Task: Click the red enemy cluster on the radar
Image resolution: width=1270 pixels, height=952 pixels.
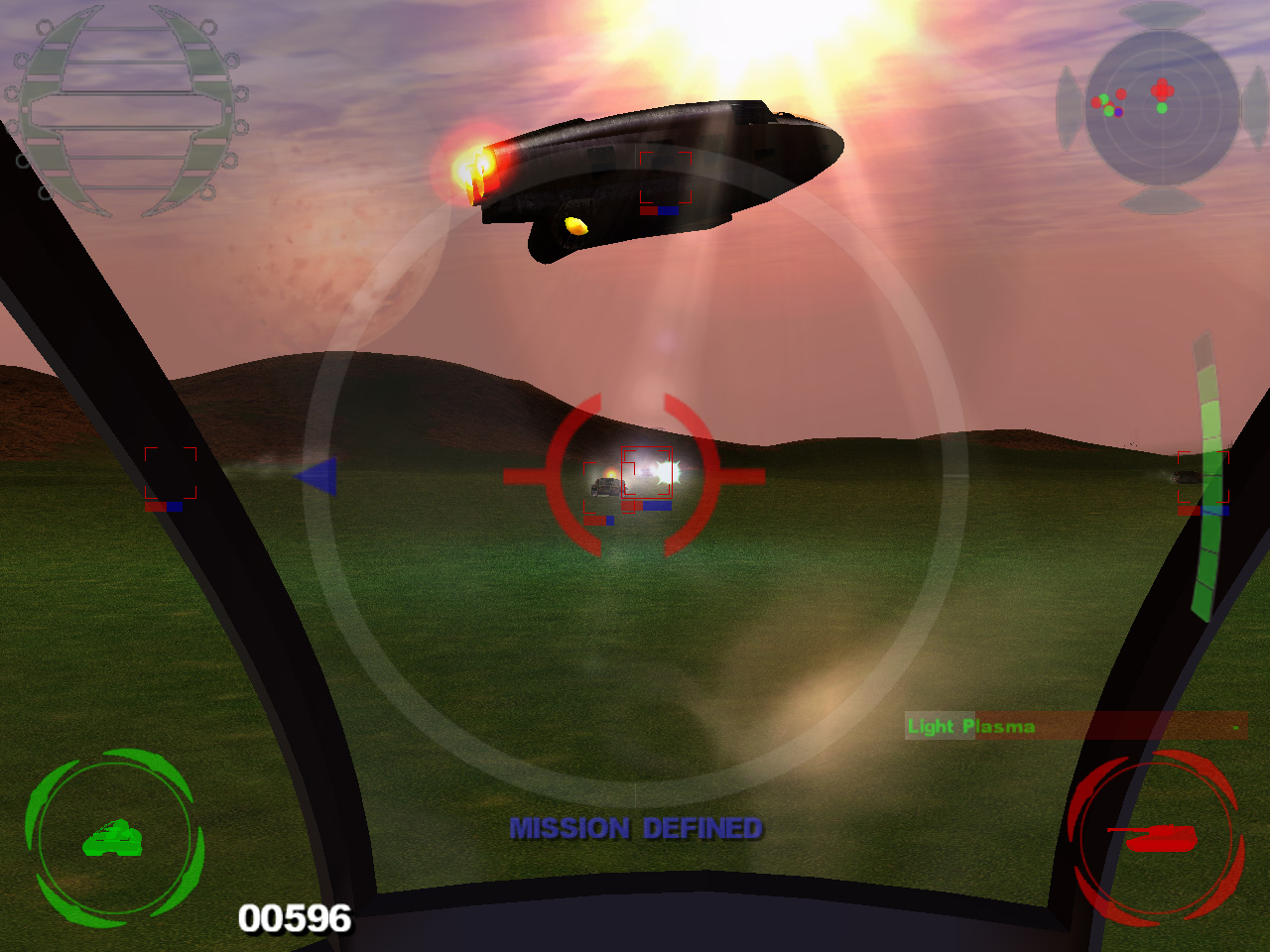Action: (x=1161, y=87)
